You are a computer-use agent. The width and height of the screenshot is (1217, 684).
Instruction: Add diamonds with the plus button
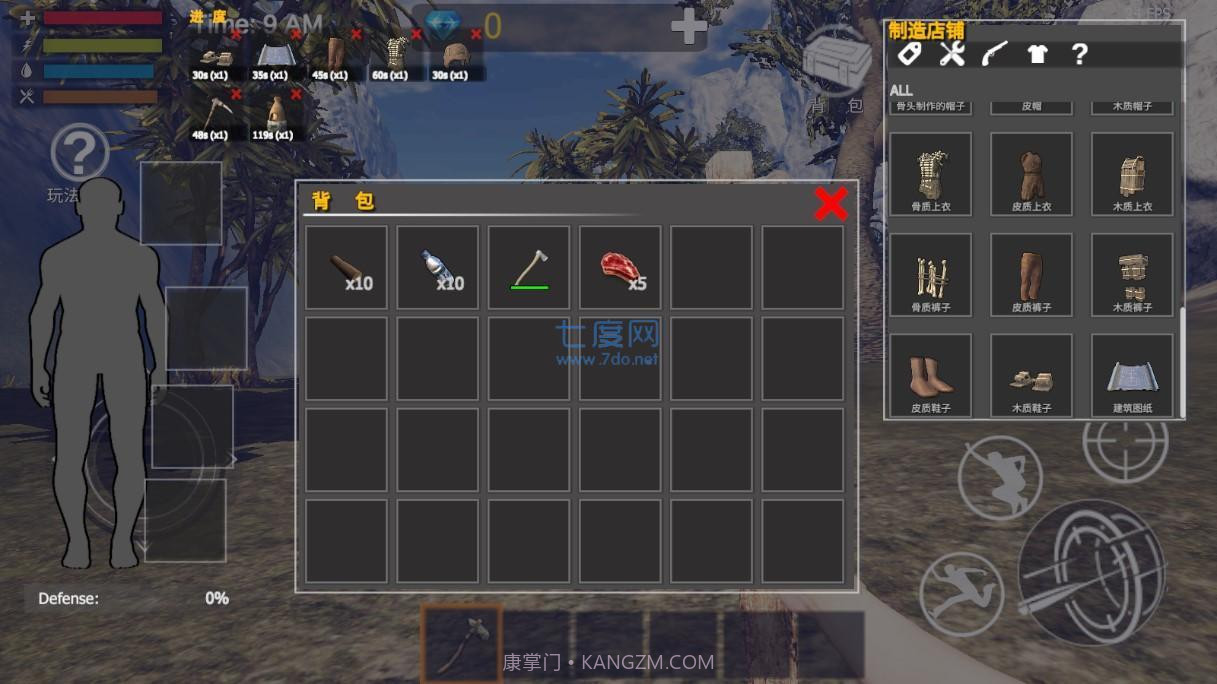[x=688, y=28]
